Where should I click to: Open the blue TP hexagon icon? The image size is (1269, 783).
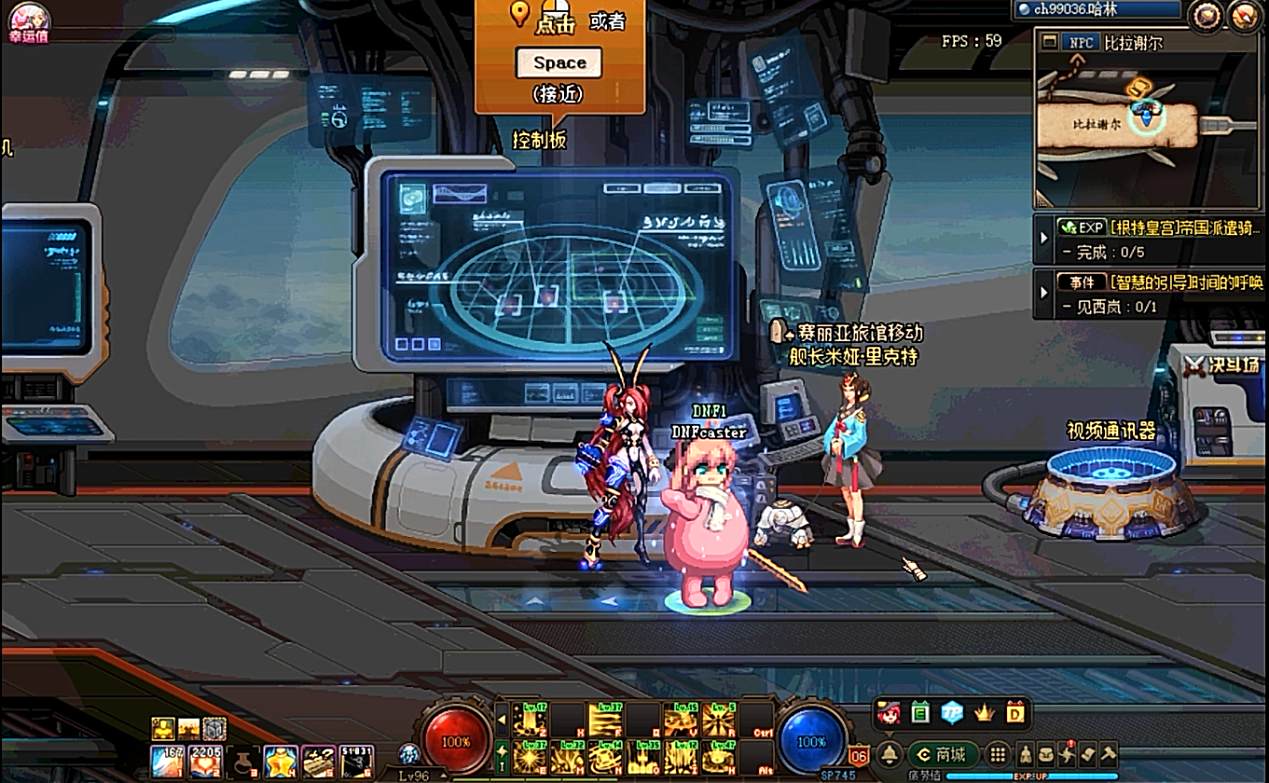click(952, 713)
